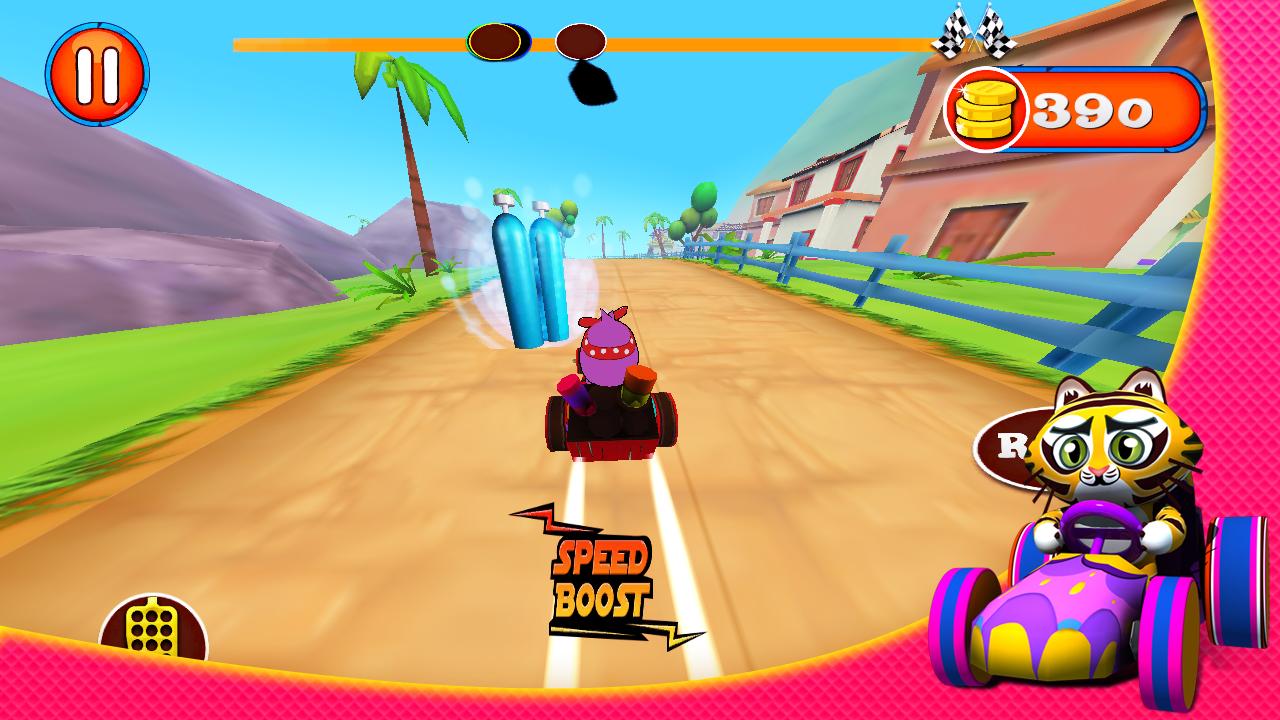Click the maroon oval R button
Screen dimensions: 1280x720
tap(1003, 447)
